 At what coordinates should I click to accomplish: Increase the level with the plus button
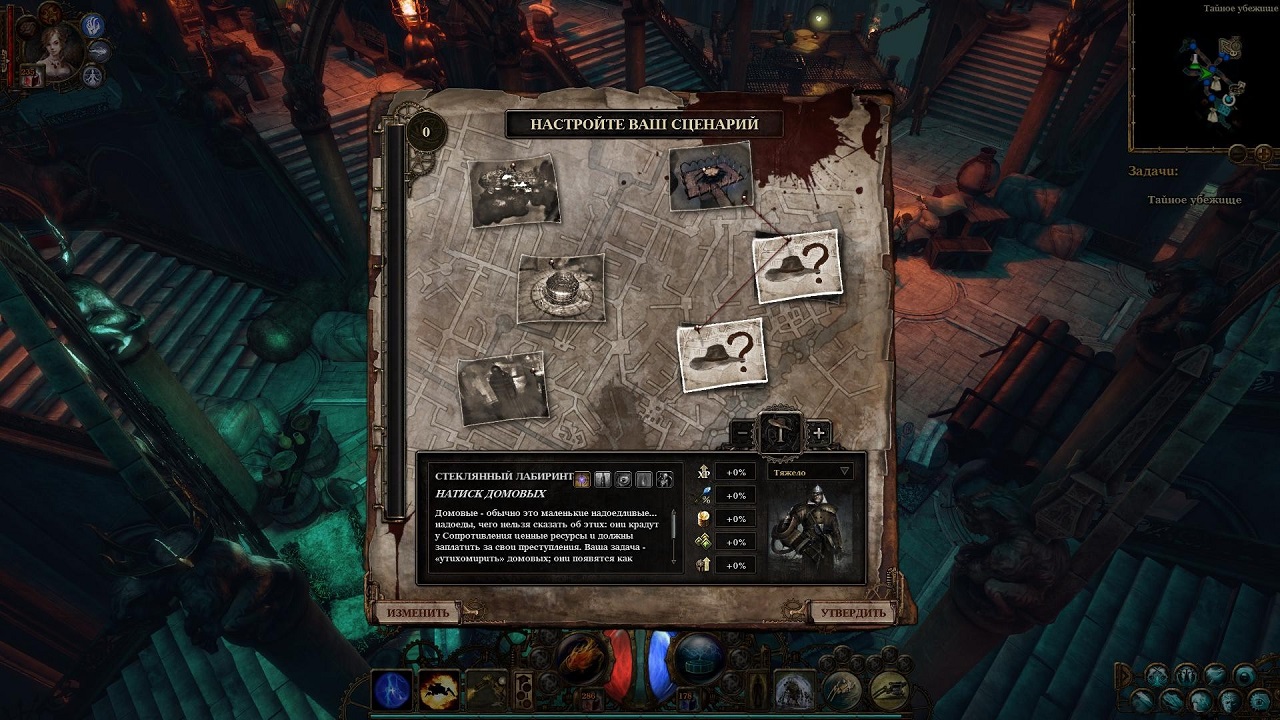click(x=819, y=433)
